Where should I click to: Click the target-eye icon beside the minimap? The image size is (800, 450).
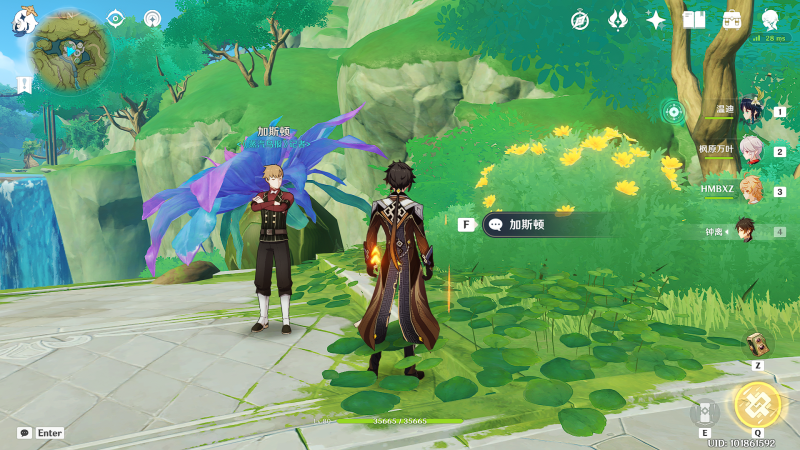(116, 19)
